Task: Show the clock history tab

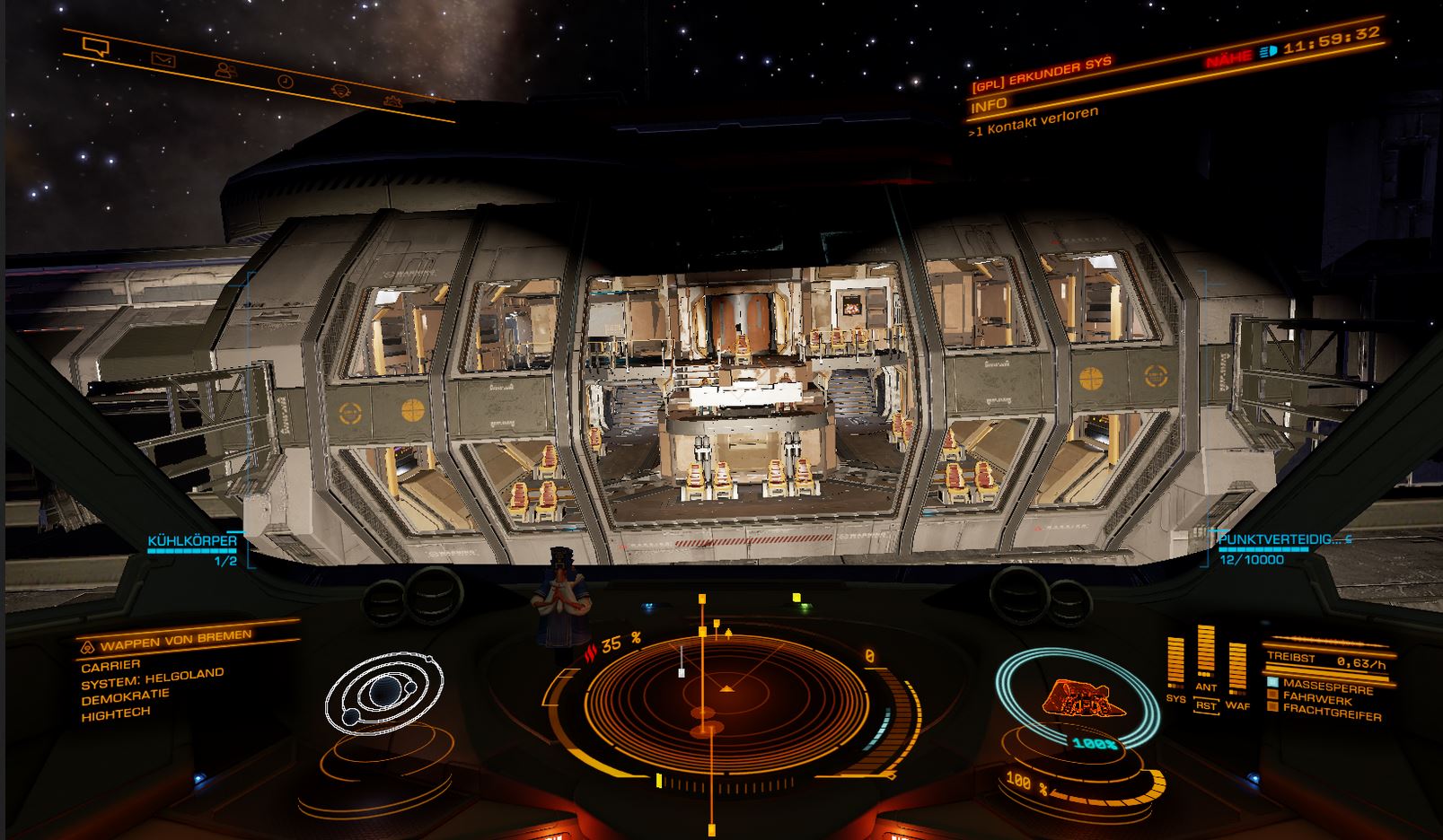Action: (285, 82)
